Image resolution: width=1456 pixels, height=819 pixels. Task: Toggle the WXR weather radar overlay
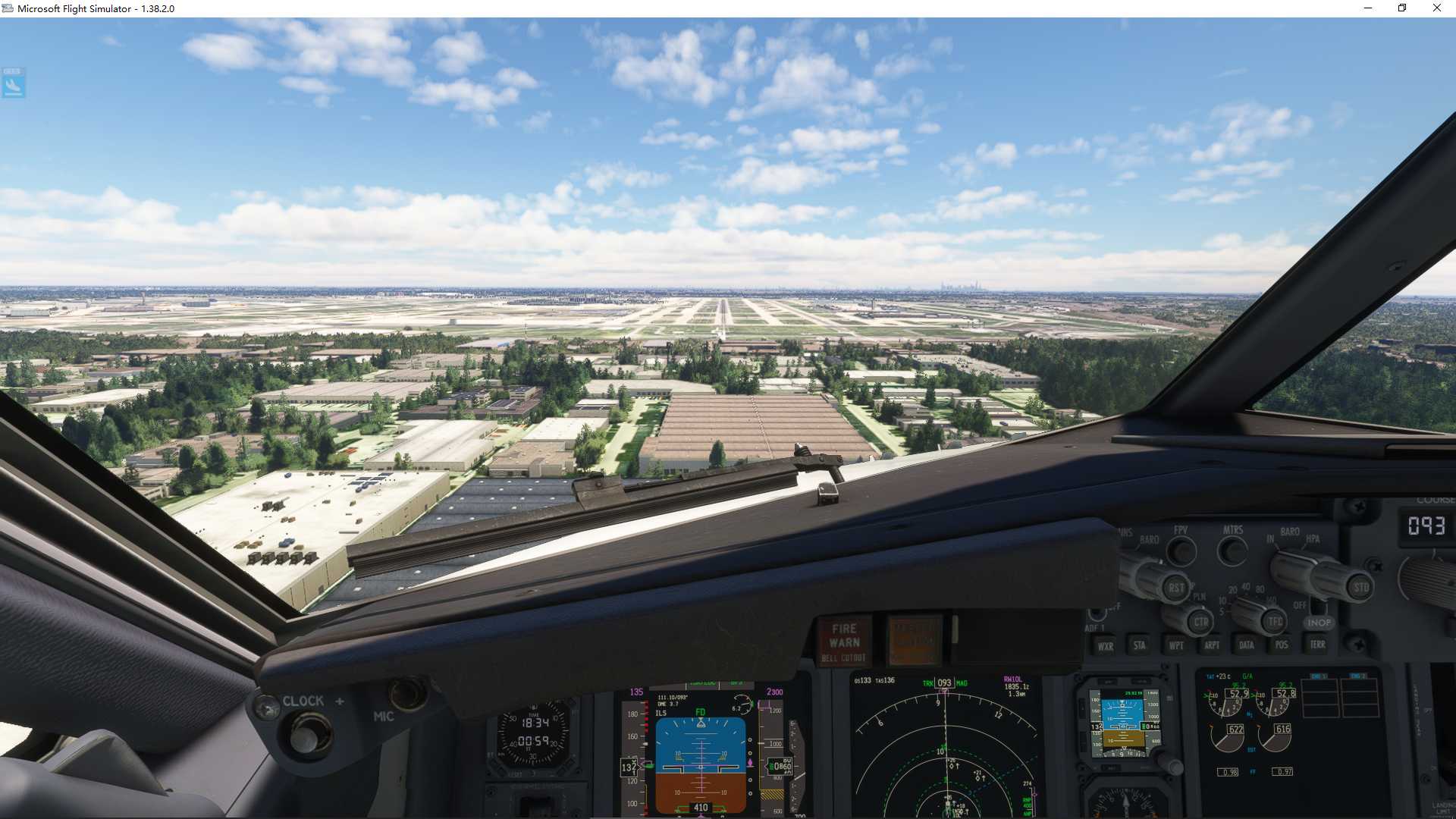(1106, 646)
